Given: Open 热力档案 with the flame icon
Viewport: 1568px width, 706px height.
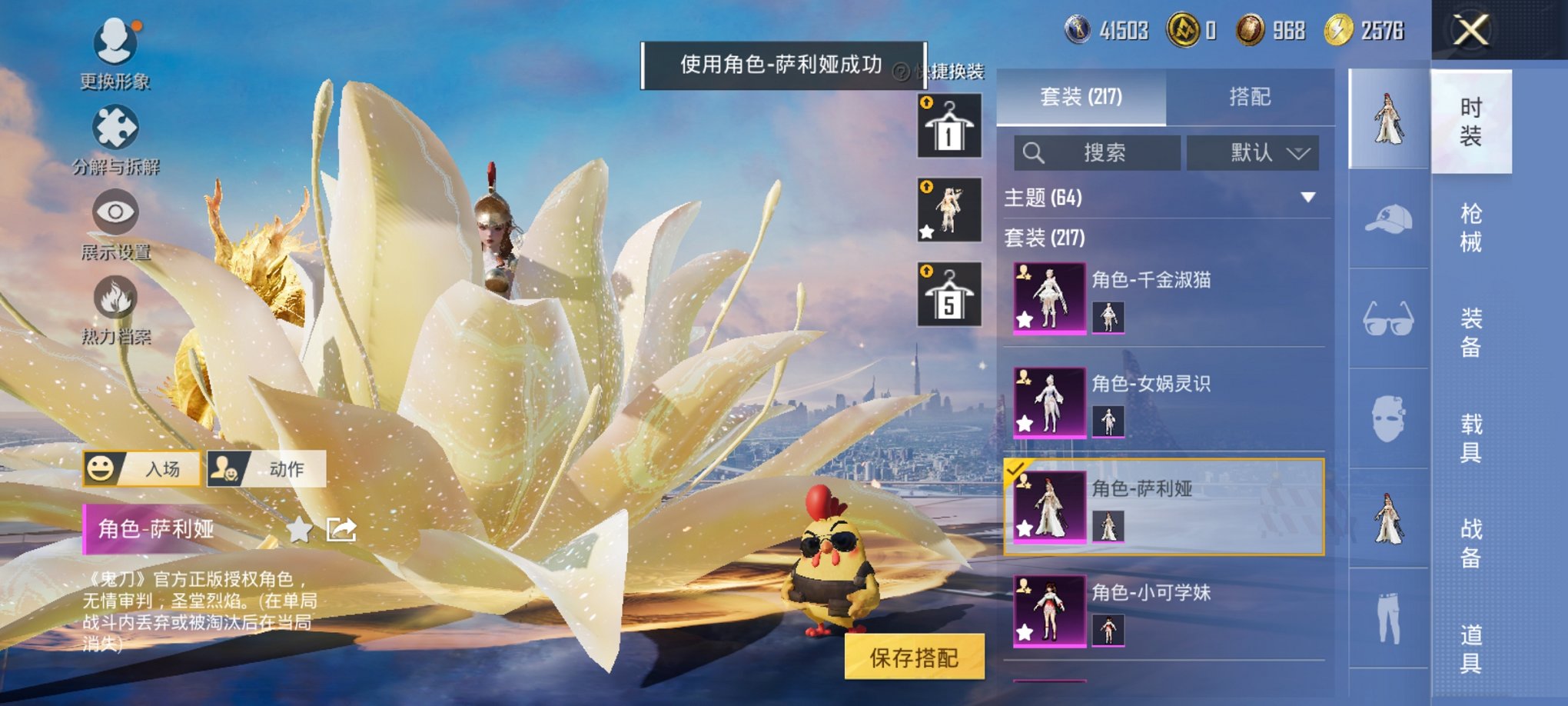Looking at the screenshot, I should pos(114,296).
